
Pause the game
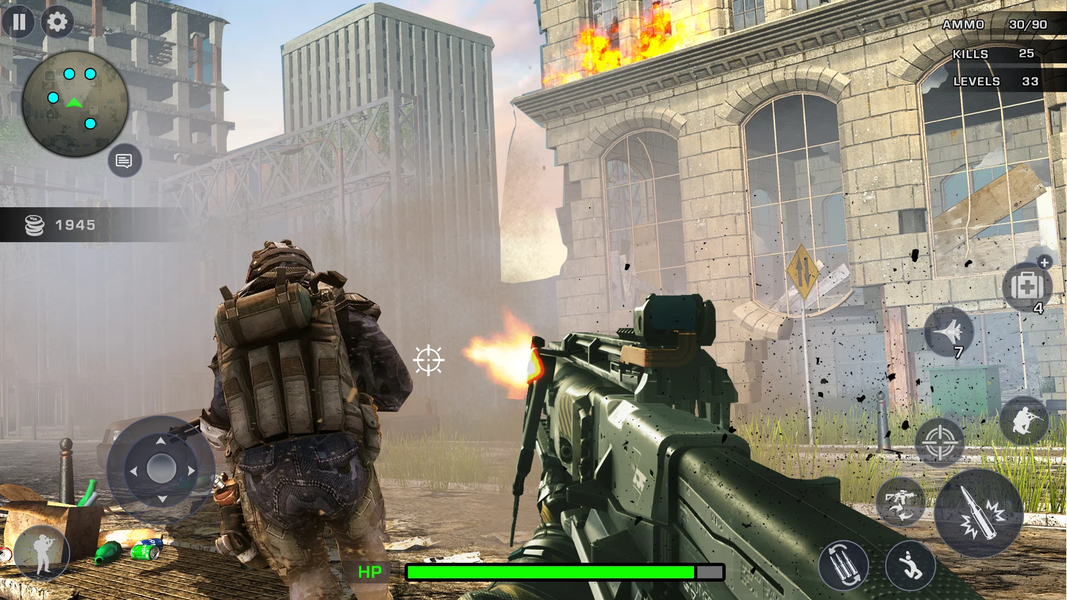pyautogui.click(x=18, y=21)
